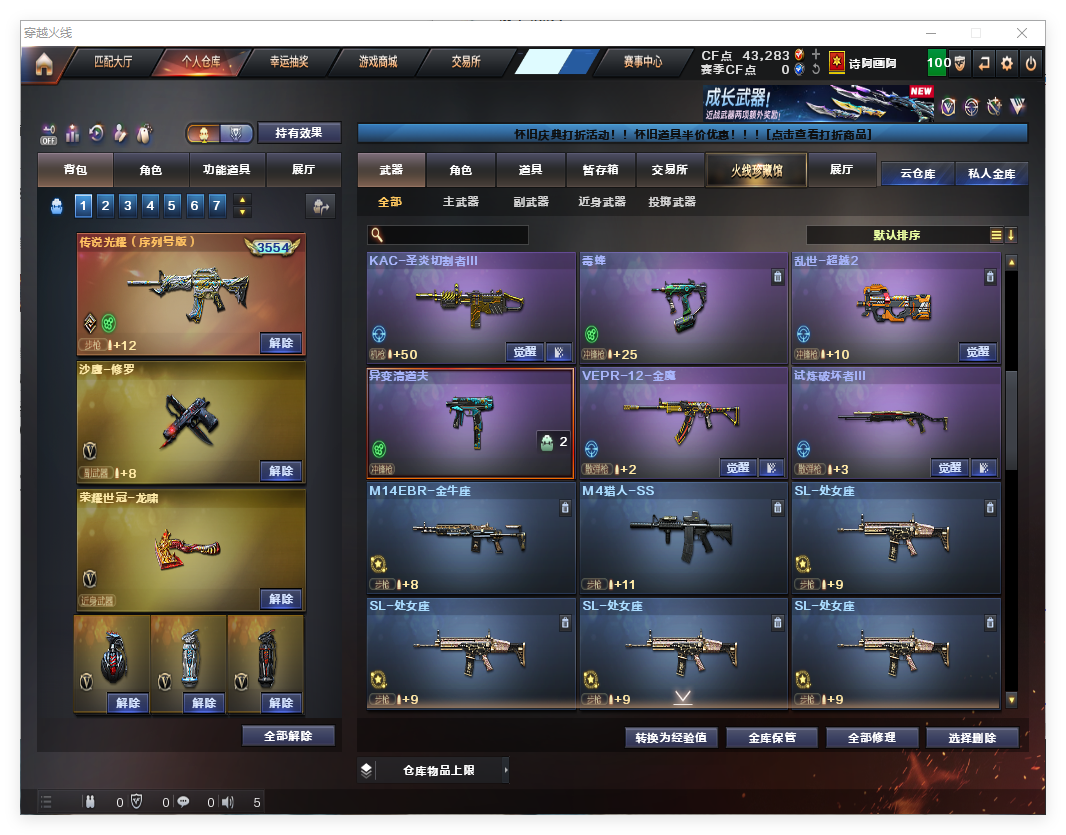1066x835 pixels.
Task: Click 全部解除 to unequip everything
Action: pos(288,736)
